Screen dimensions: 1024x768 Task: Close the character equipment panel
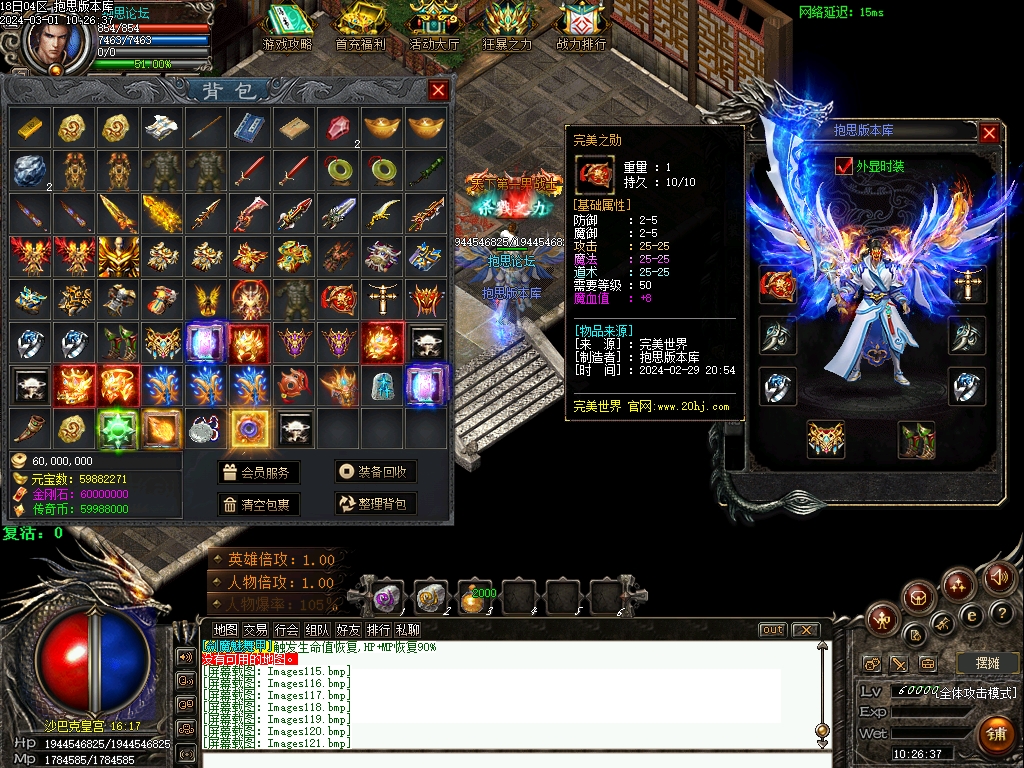point(989,133)
